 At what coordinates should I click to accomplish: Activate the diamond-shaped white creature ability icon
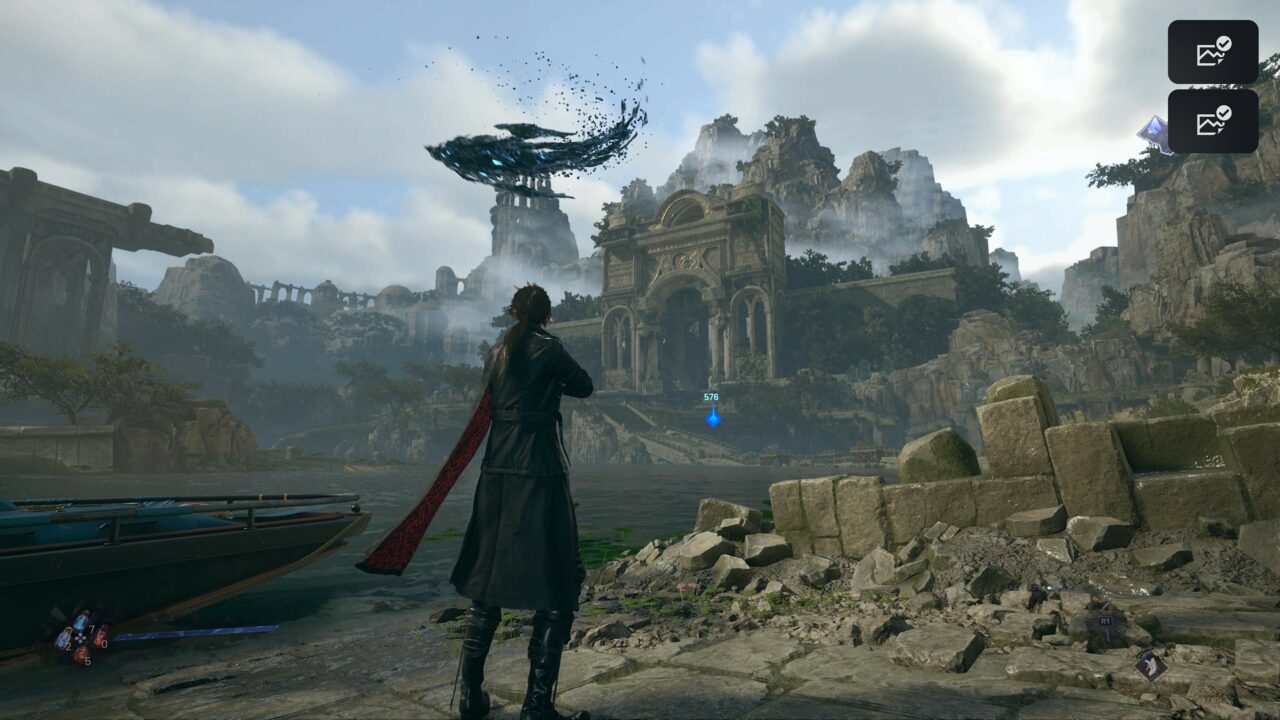(x=1150, y=665)
